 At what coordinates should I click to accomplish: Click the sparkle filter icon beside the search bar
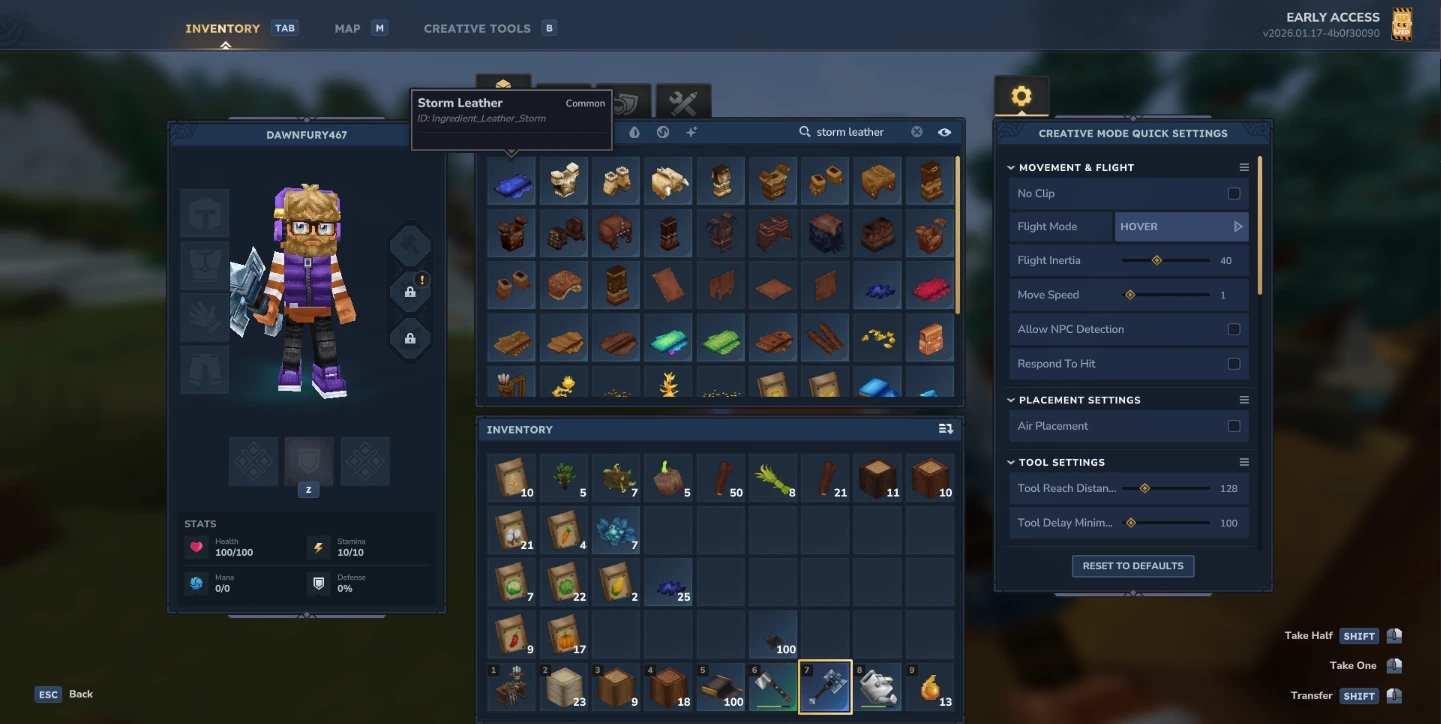(691, 131)
